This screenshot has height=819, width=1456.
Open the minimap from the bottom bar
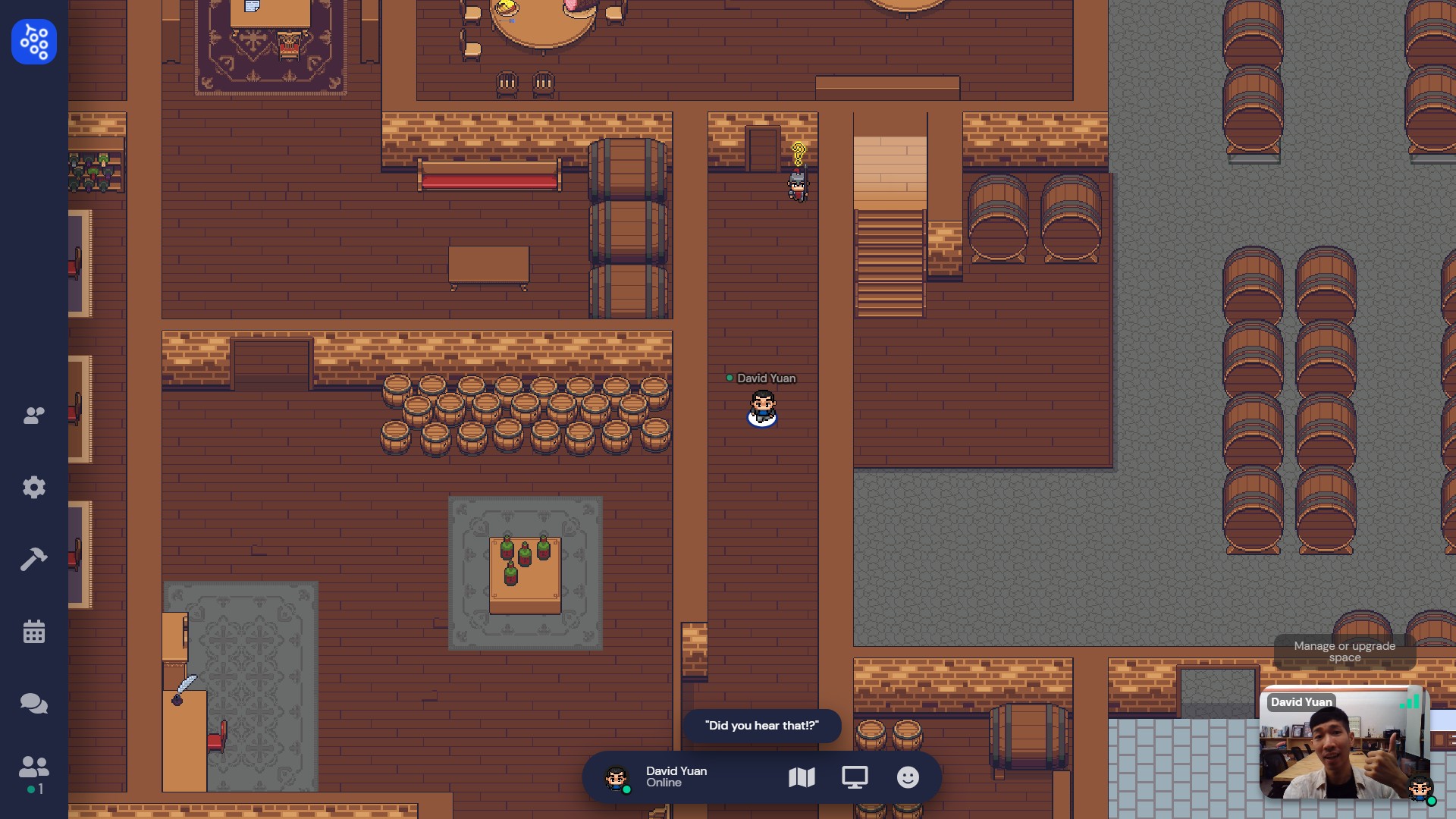click(802, 777)
